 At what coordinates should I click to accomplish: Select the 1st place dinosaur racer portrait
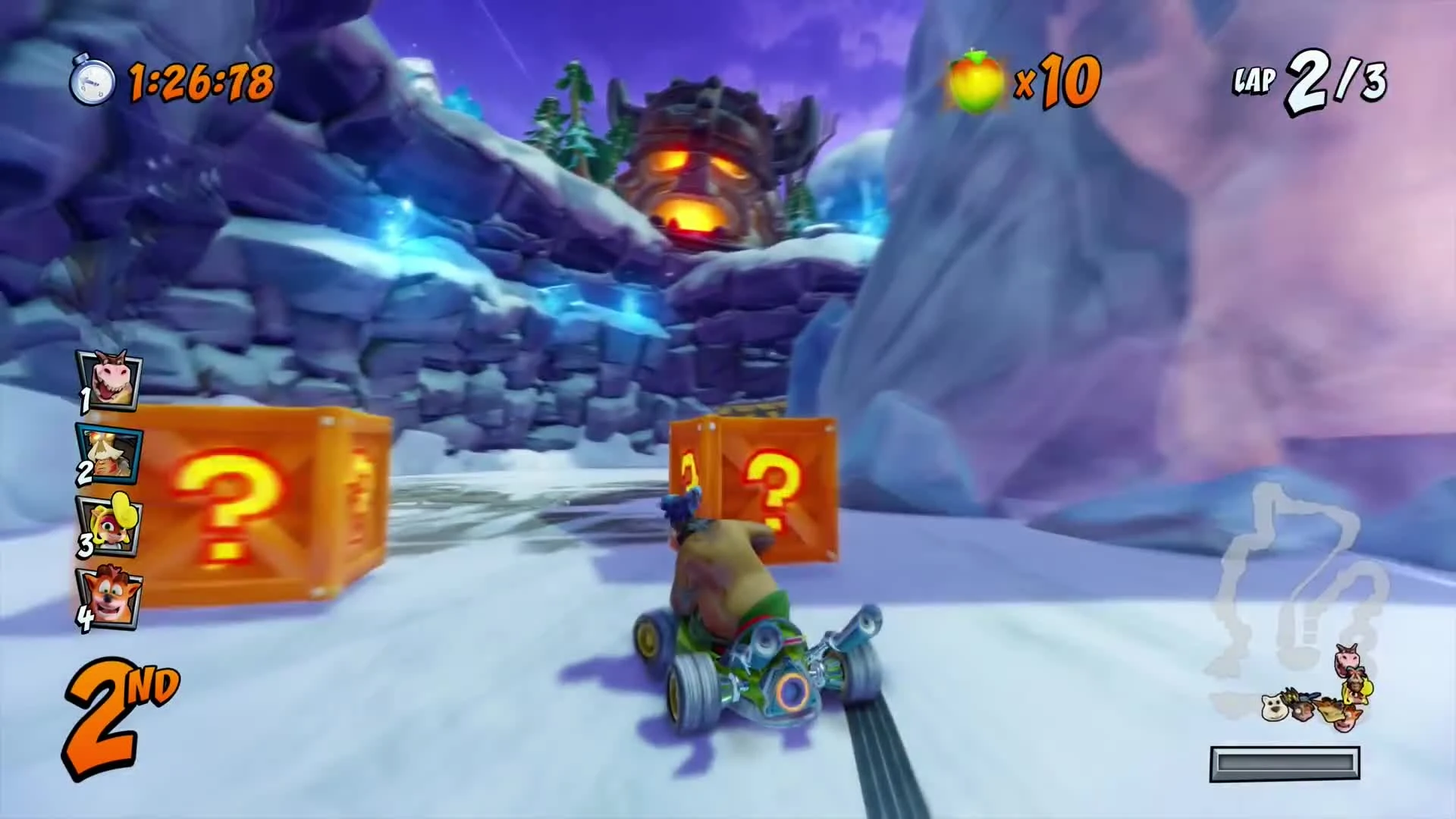click(111, 379)
